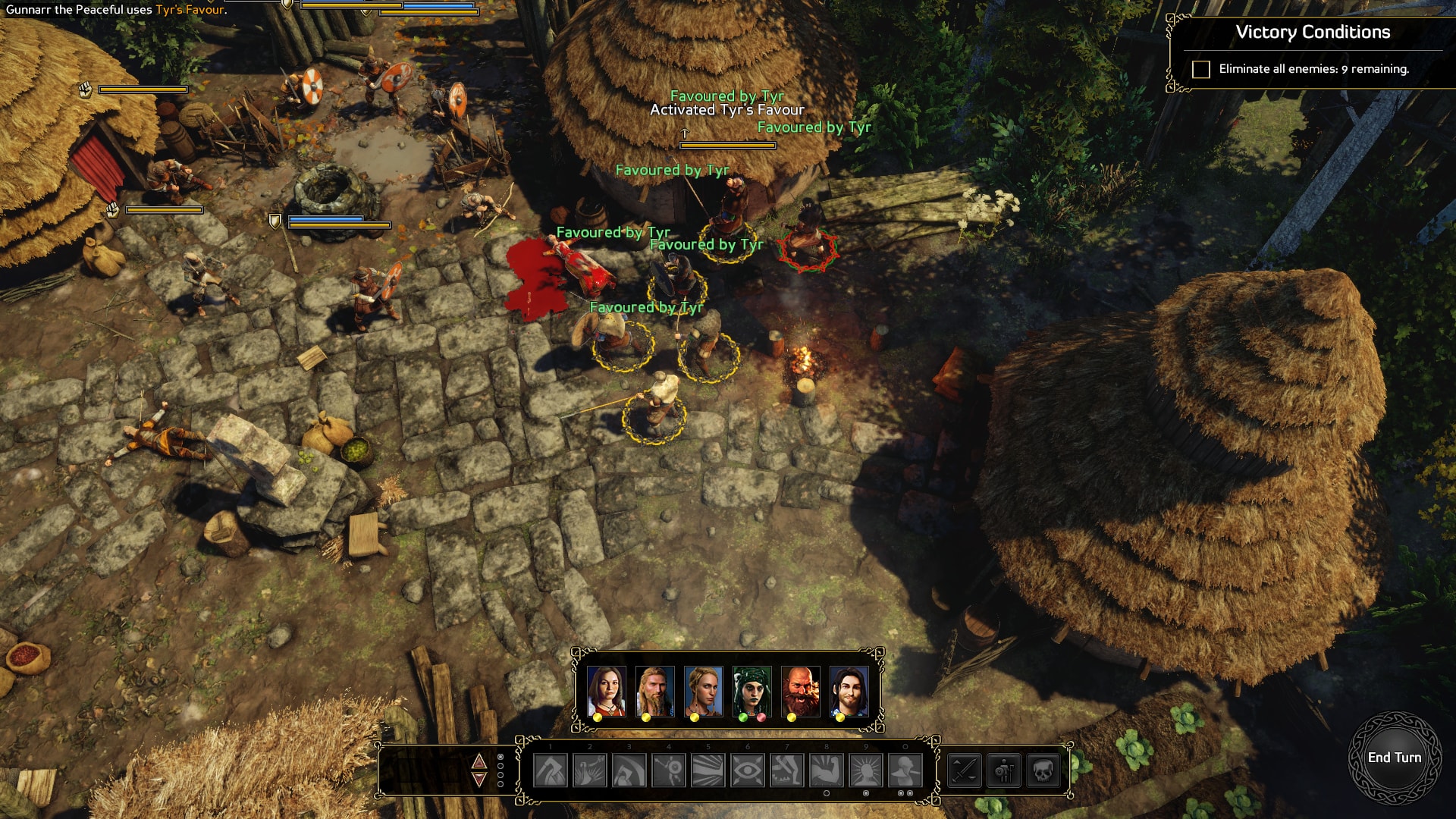The width and height of the screenshot is (1456, 819).
Task: Activate the axe ability in slot 1
Action: pos(551,771)
